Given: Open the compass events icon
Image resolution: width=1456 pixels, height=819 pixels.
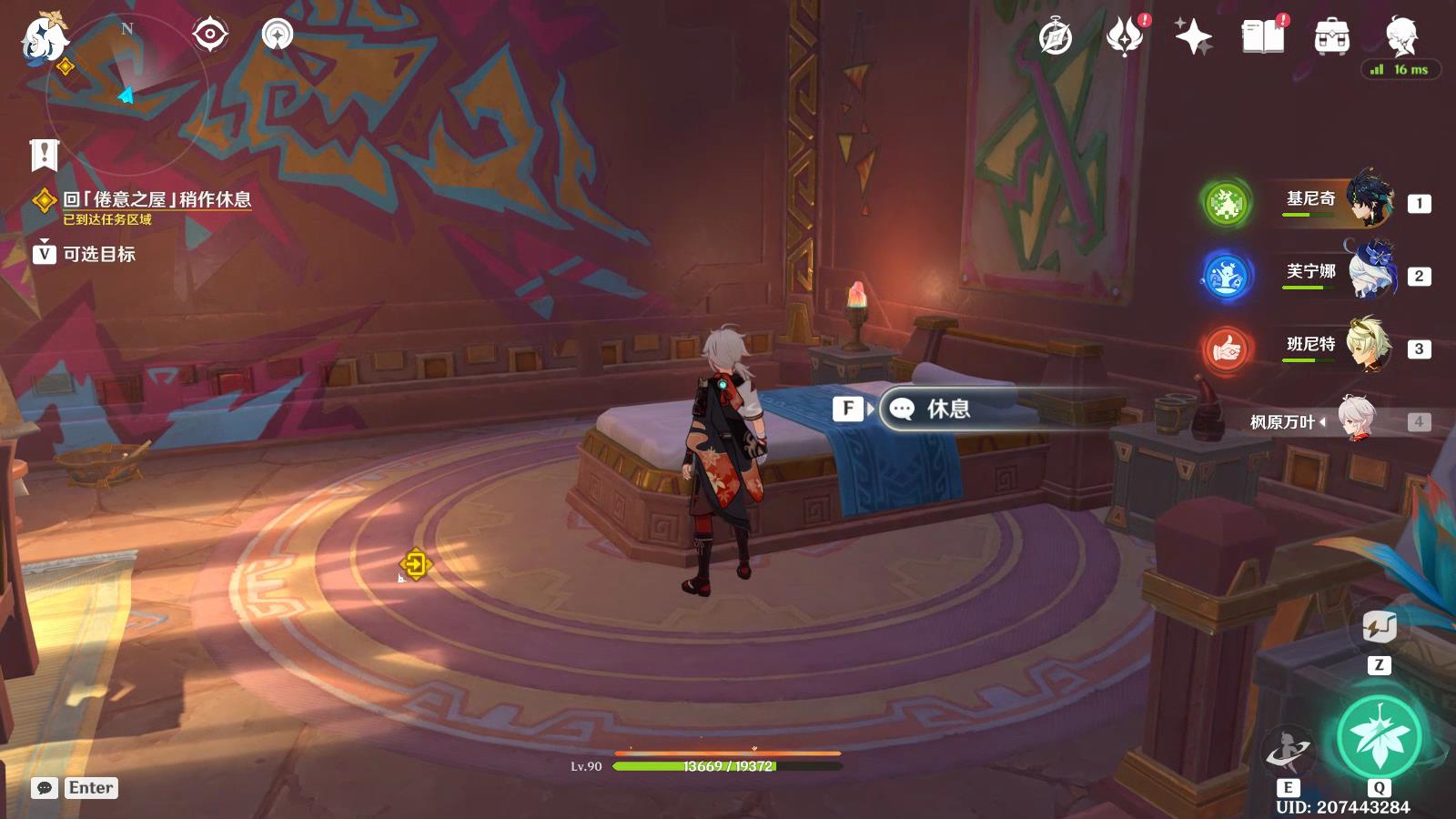Looking at the screenshot, I should [x=1056, y=37].
